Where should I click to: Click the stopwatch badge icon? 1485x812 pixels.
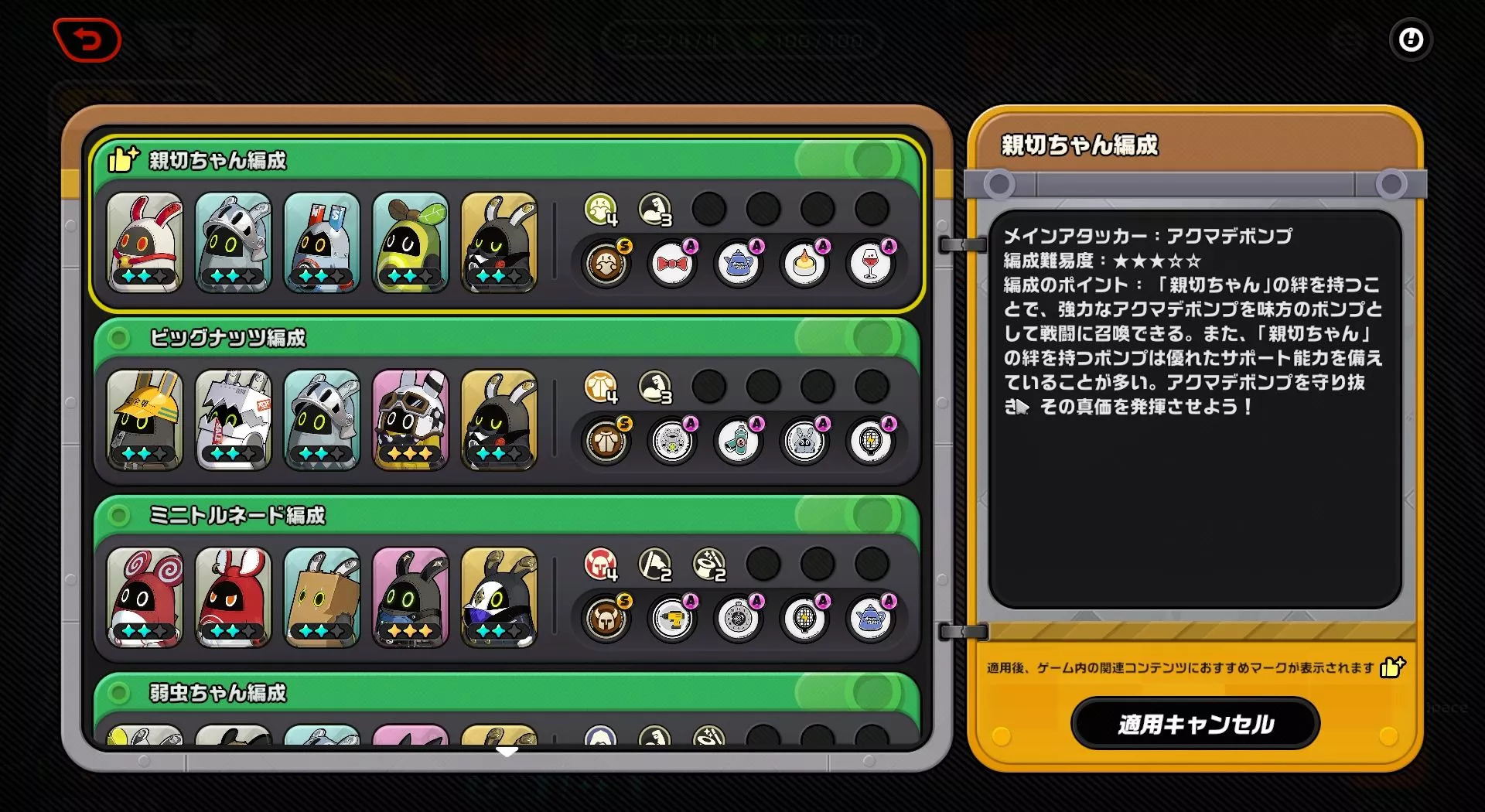(739, 619)
